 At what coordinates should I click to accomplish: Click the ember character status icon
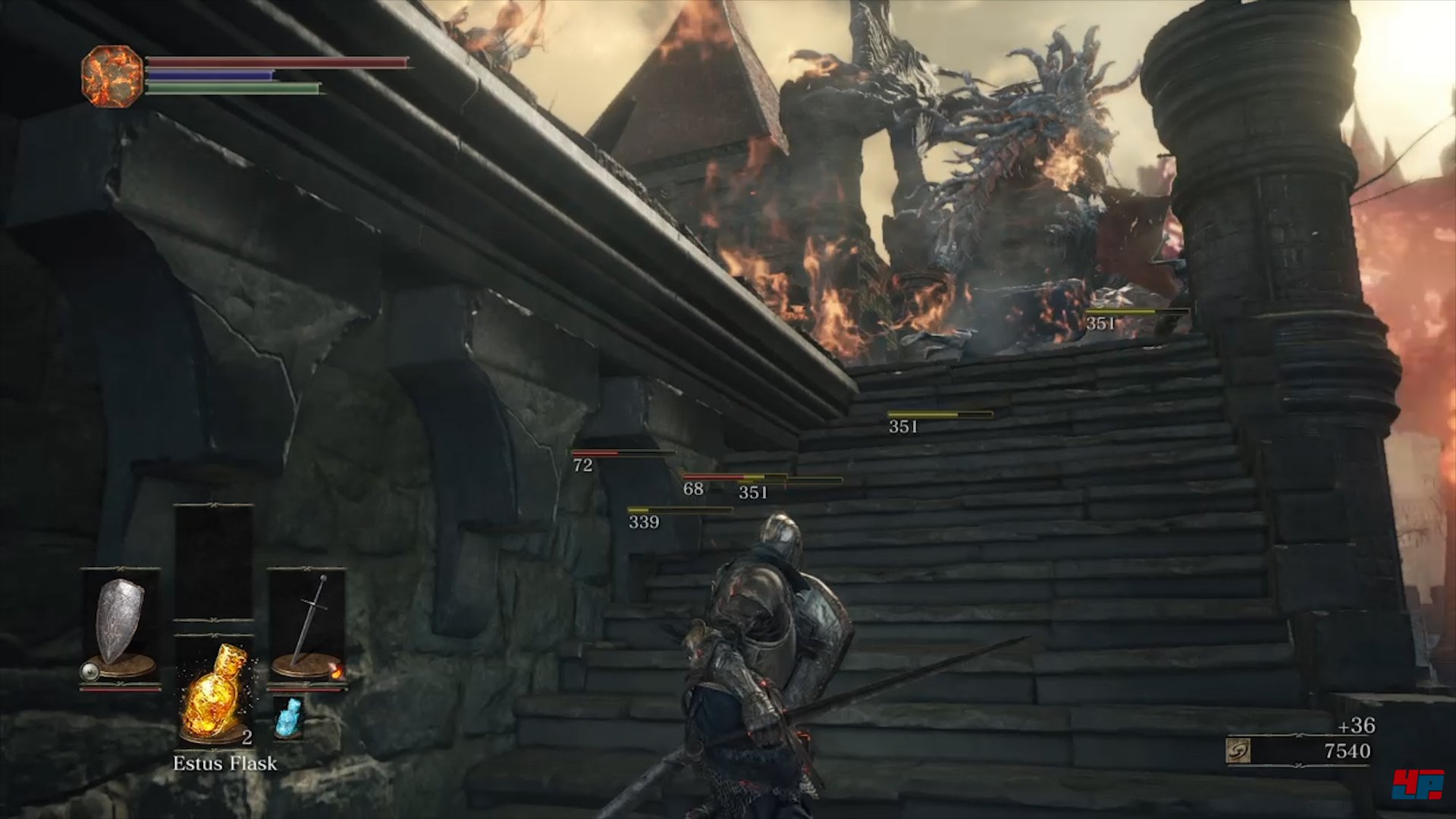tap(112, 76)
